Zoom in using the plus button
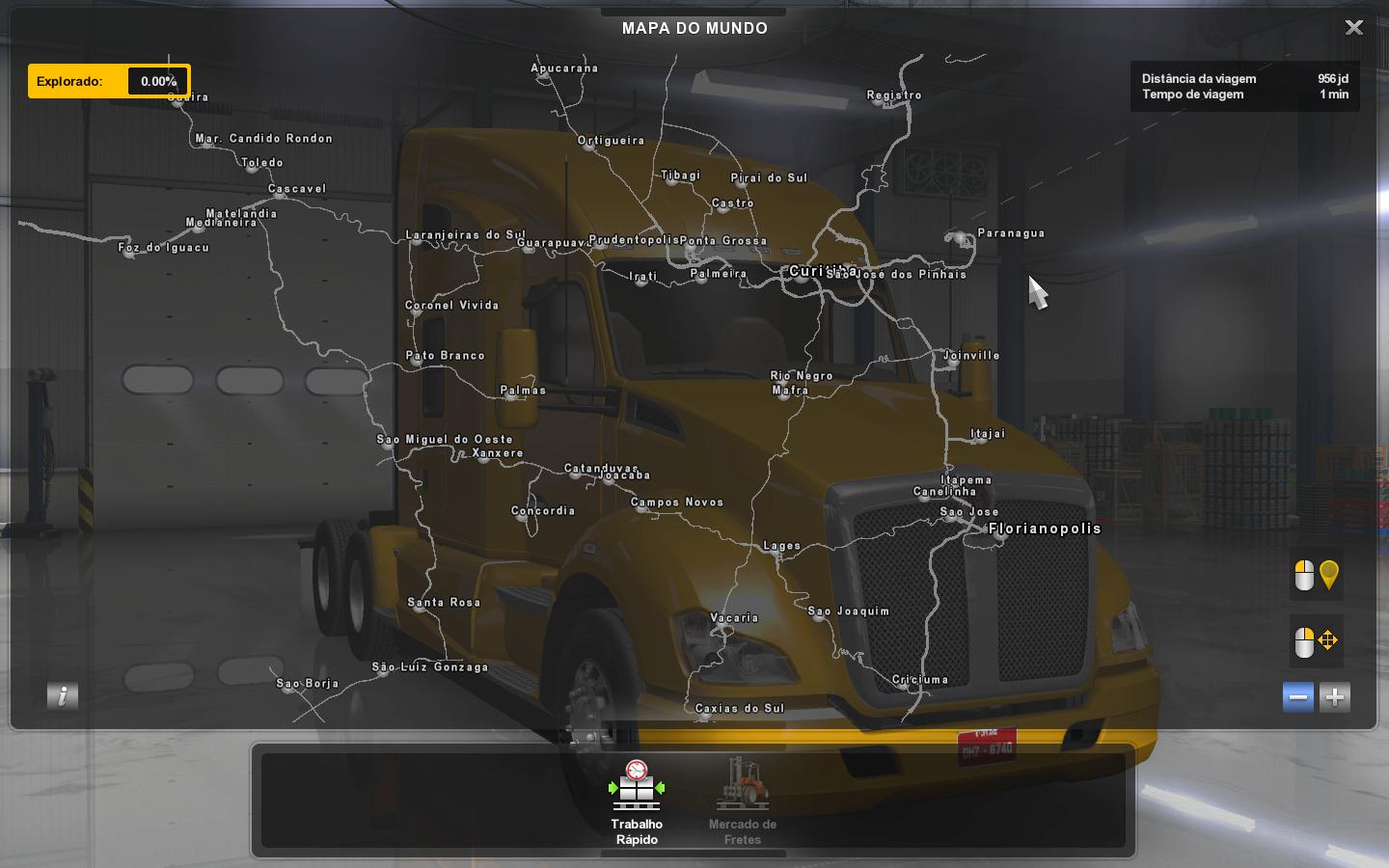 pyautogui.click(x=1334, y=696)
